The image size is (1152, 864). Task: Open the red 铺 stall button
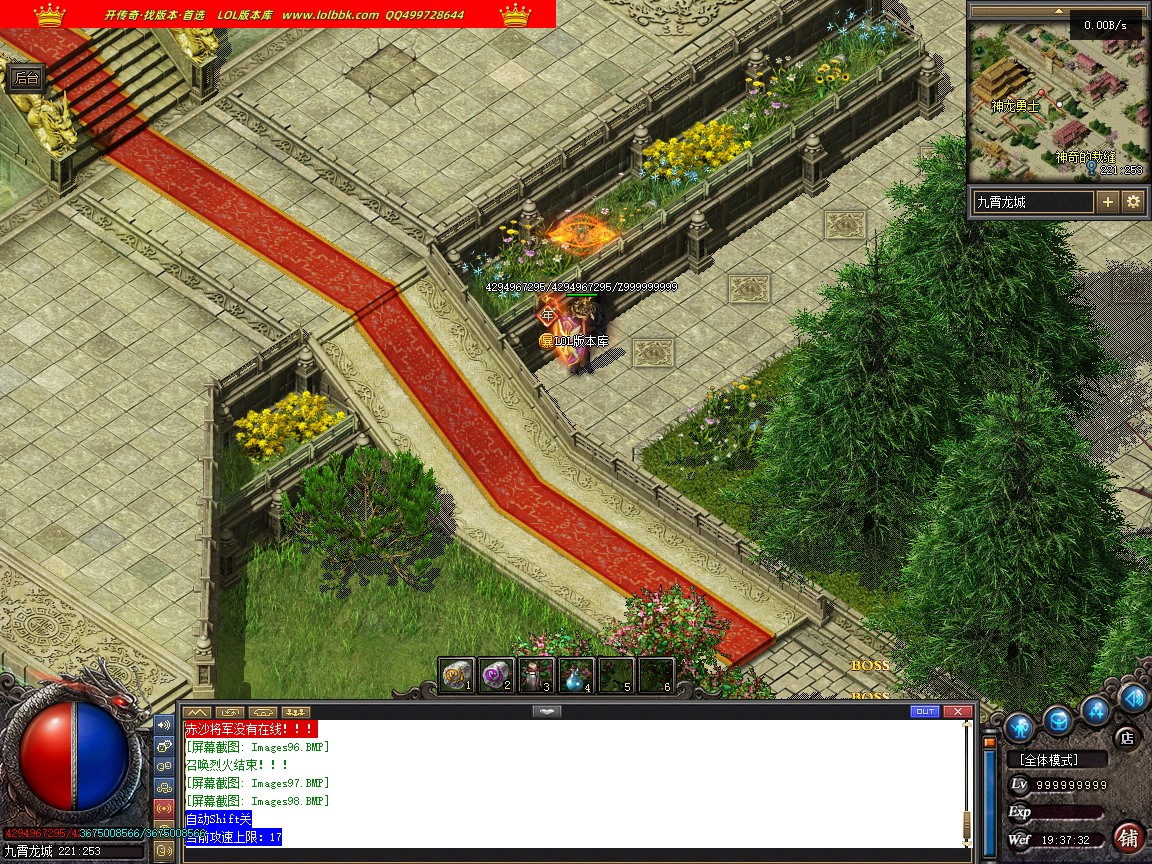1129,836
